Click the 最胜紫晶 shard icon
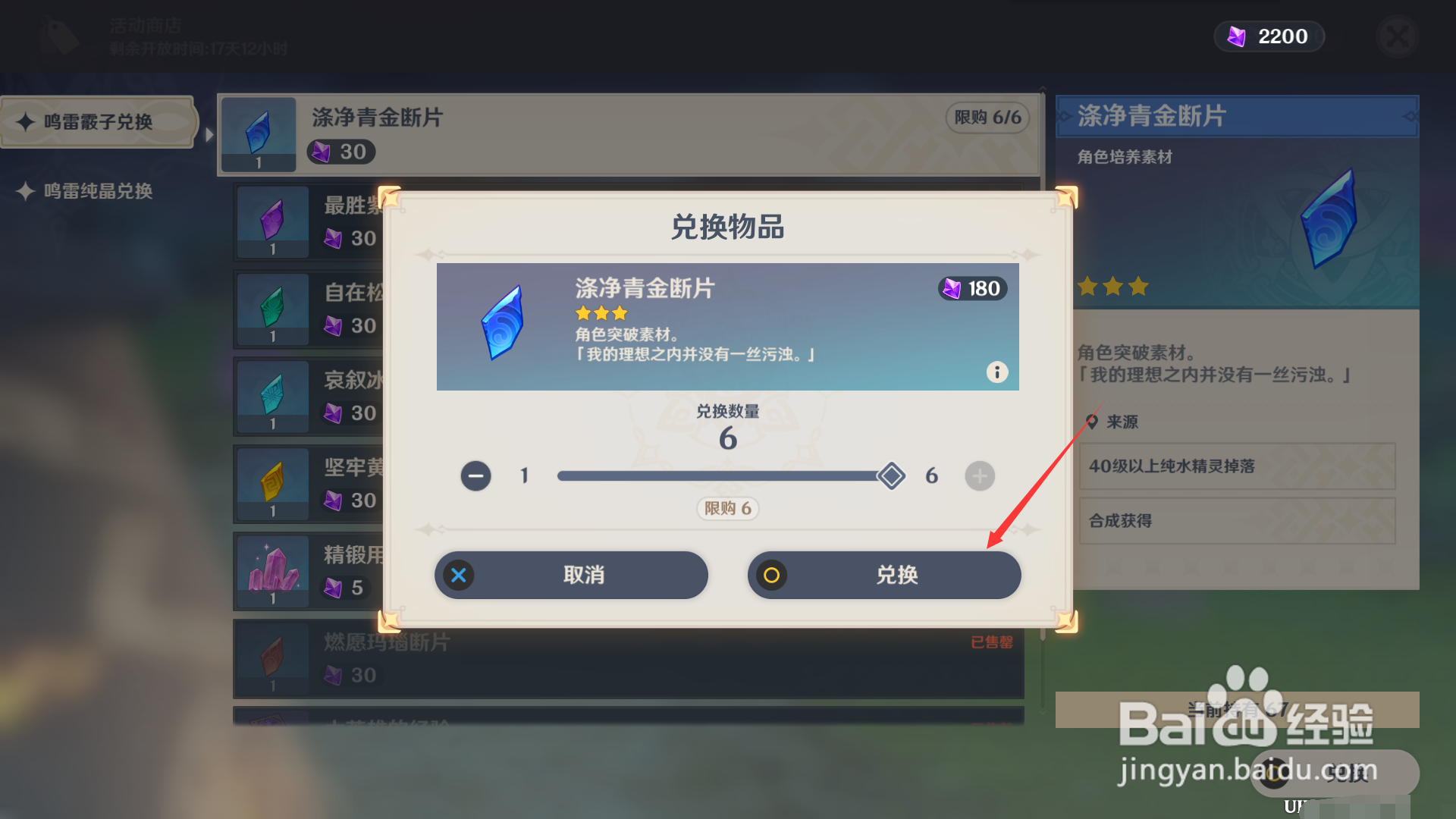1456x819 pixels. point(271,221)
